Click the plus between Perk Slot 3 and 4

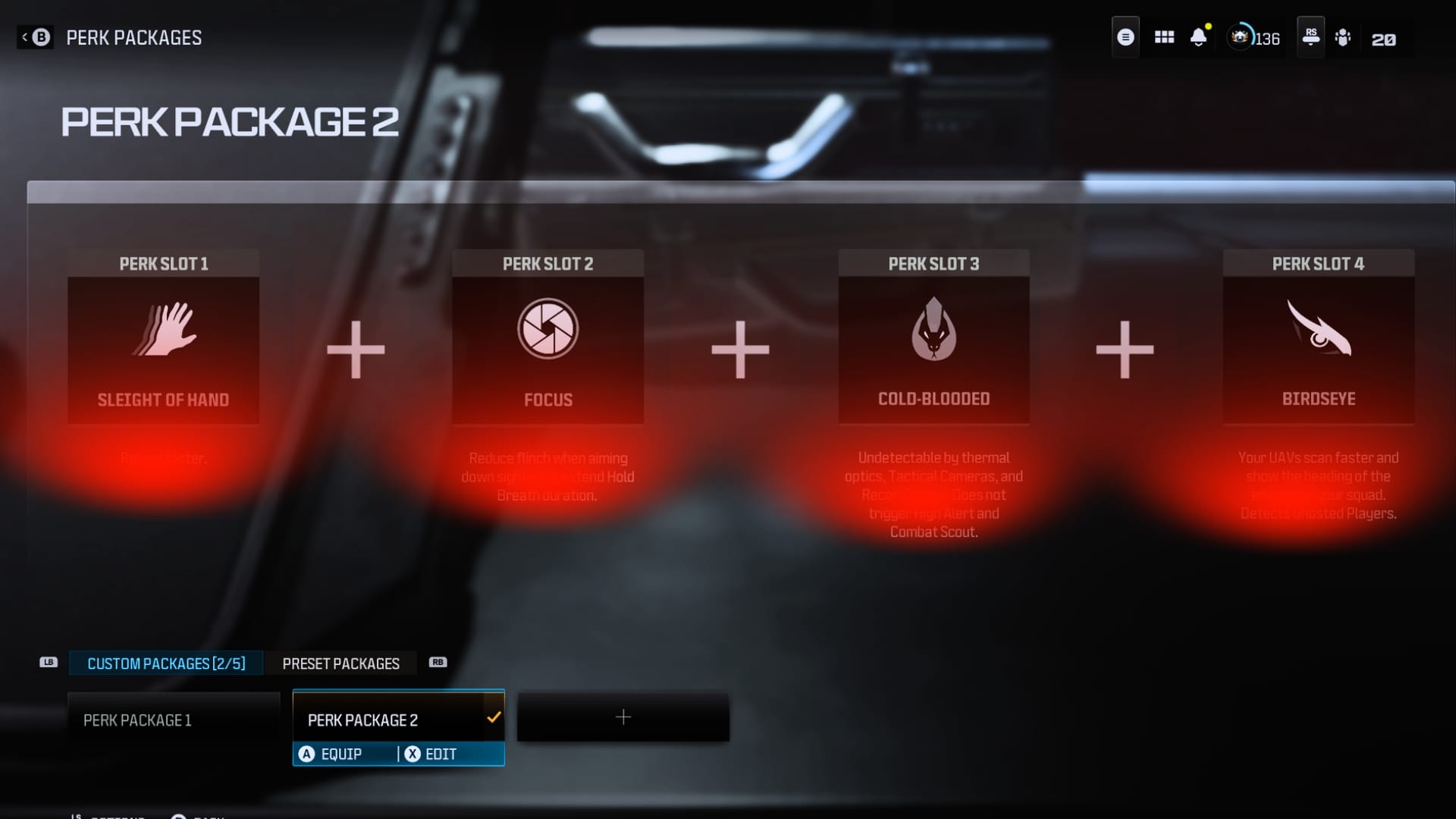click(x=1125, y=349)
